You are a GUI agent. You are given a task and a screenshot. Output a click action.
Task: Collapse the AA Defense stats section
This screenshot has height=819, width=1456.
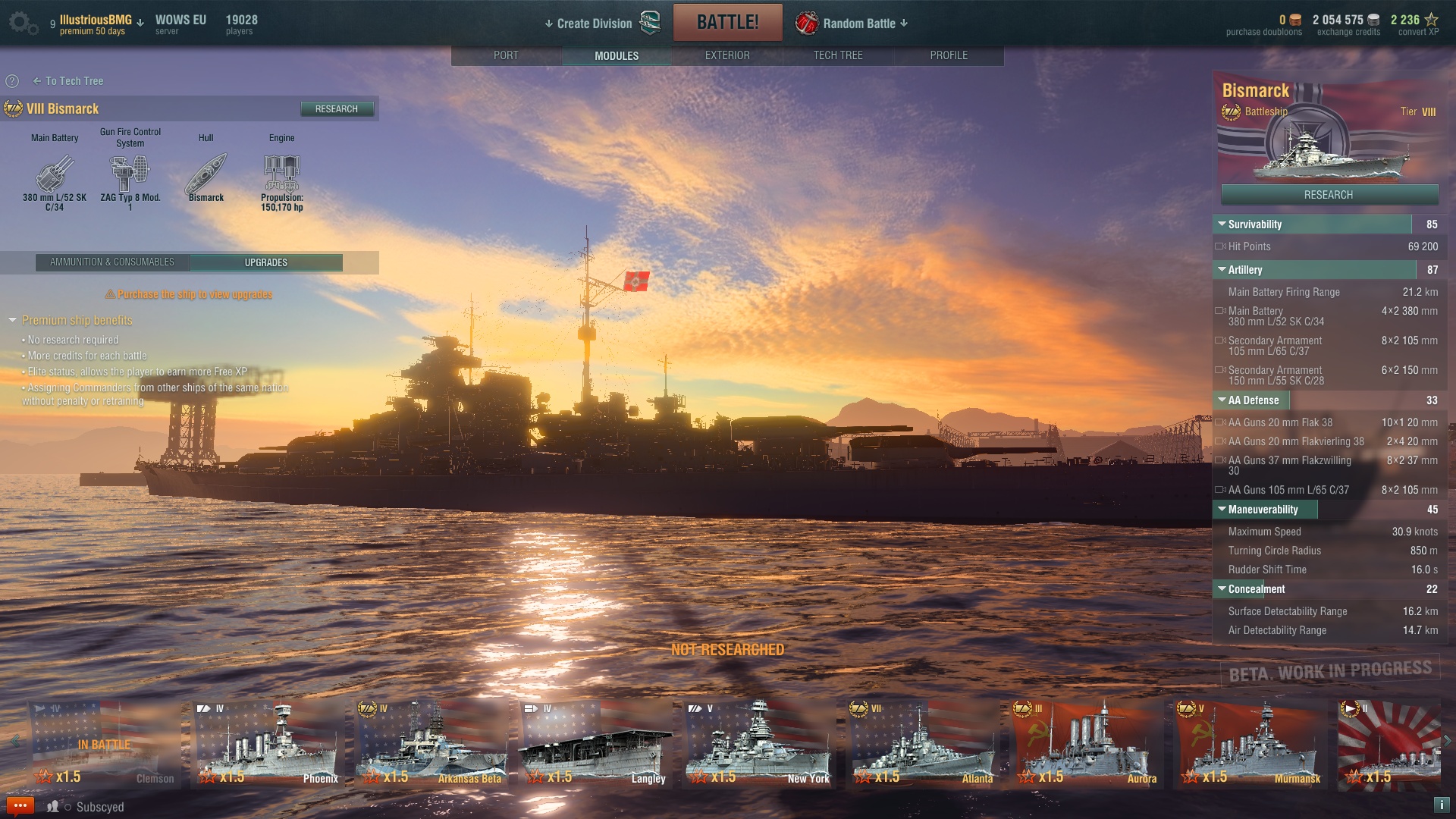pos(1222,400)
